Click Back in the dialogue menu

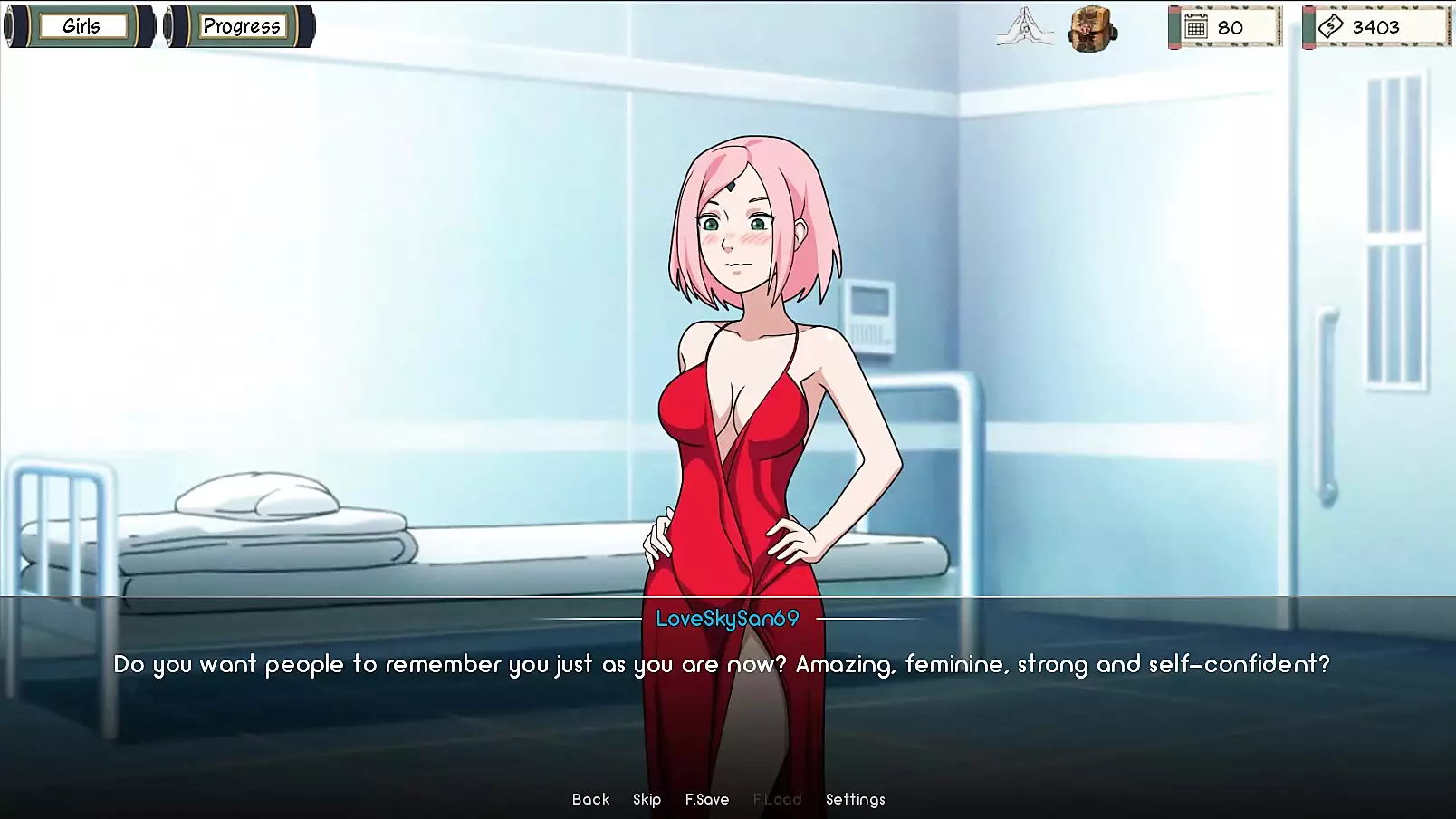point(590,799)
